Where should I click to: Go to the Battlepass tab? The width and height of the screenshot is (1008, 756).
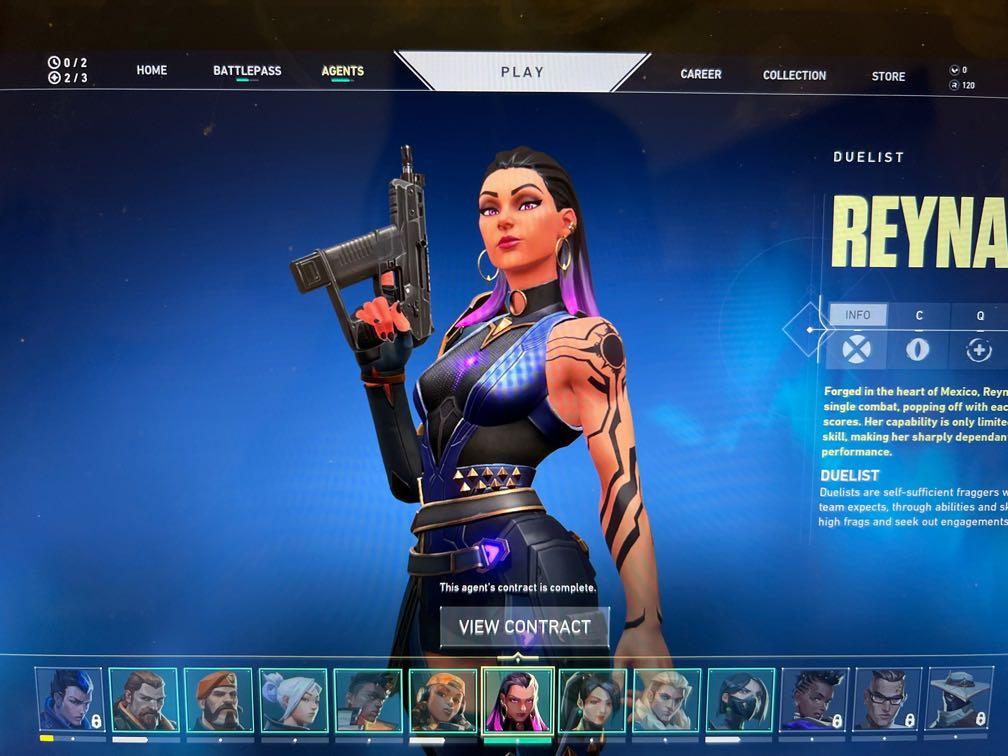[247, 71]
